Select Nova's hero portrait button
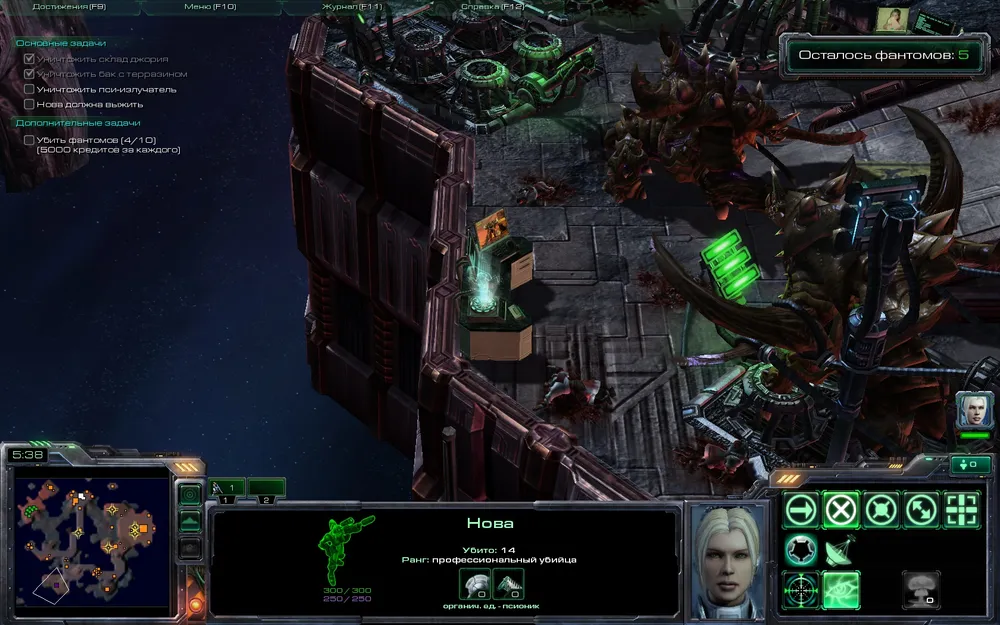Screen dimensions: 1000x625 (x=973, y=410)
